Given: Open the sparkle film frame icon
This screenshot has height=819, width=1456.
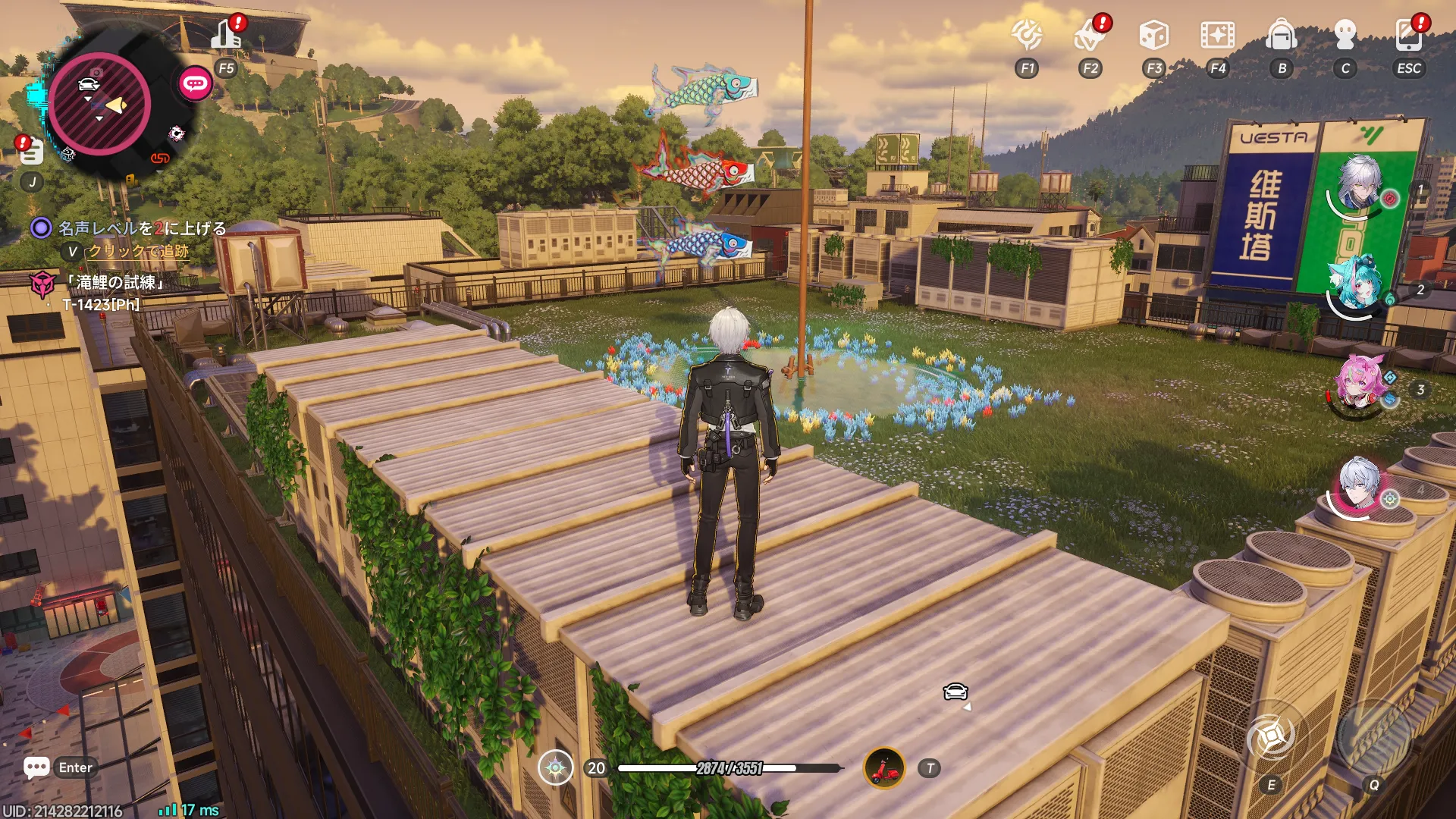Looking at the screenshot, I should pos(1217,35).
